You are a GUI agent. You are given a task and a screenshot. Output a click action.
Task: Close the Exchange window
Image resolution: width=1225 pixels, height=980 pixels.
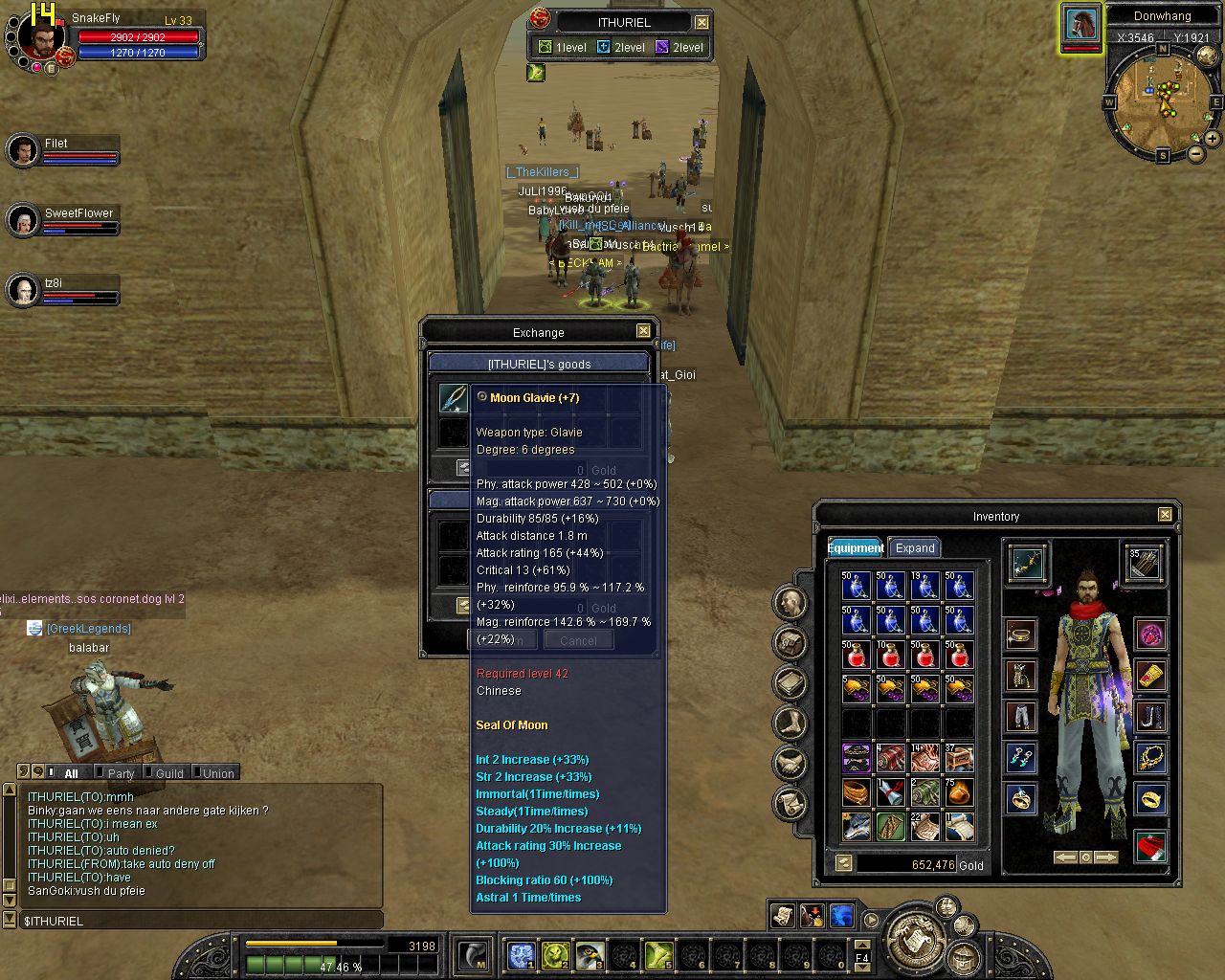click(643, 331)
